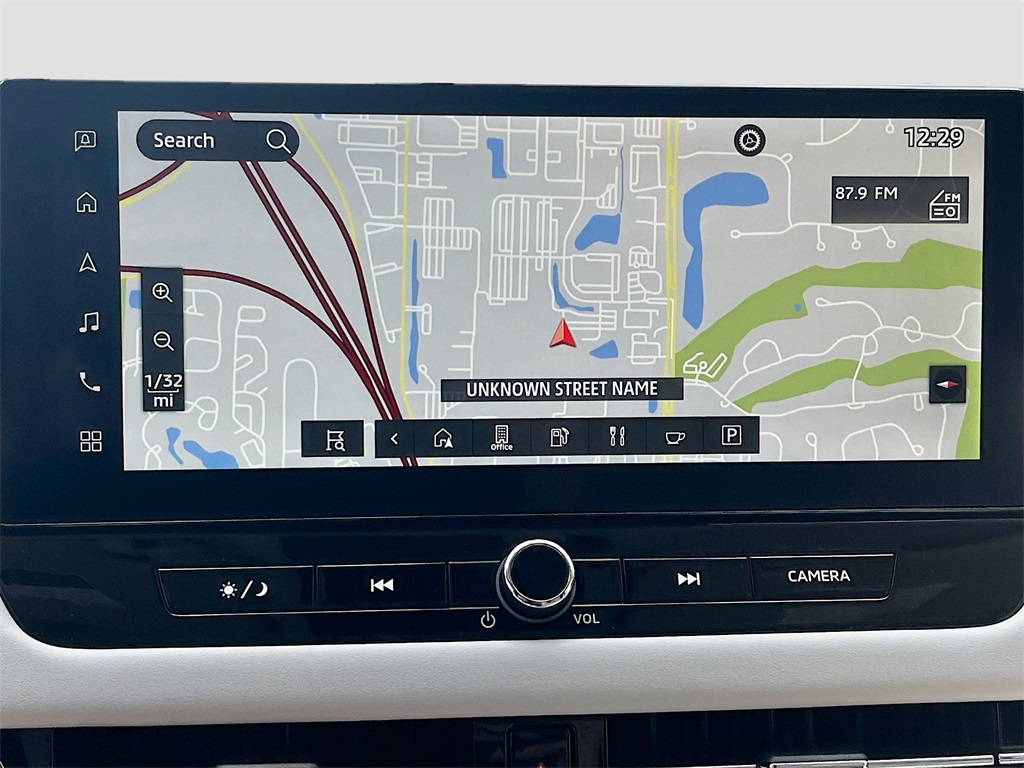1024x768 pixels.
Task: Search for coffee shops nearby
Action: pos(674,437)
